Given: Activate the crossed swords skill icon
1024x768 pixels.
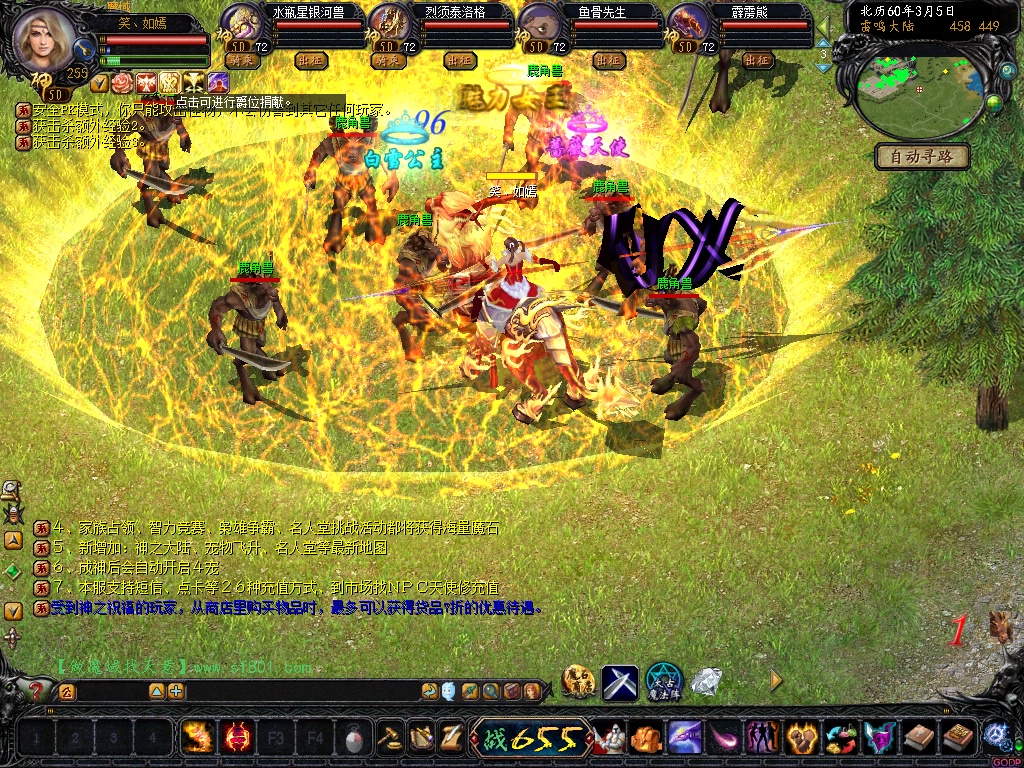Looking at the screenshot, I should 620,683.
